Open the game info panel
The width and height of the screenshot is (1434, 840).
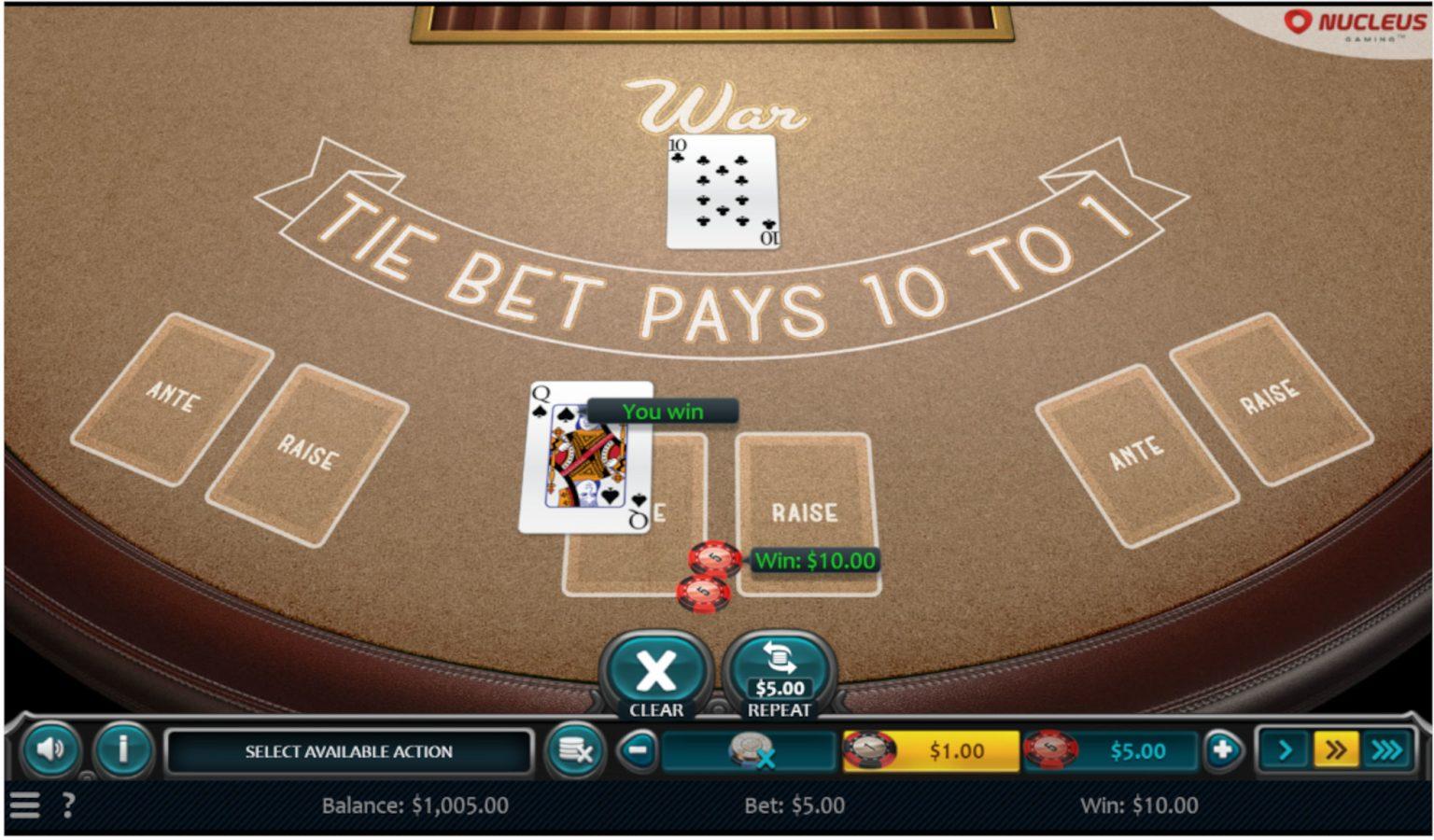pos(122,749)
